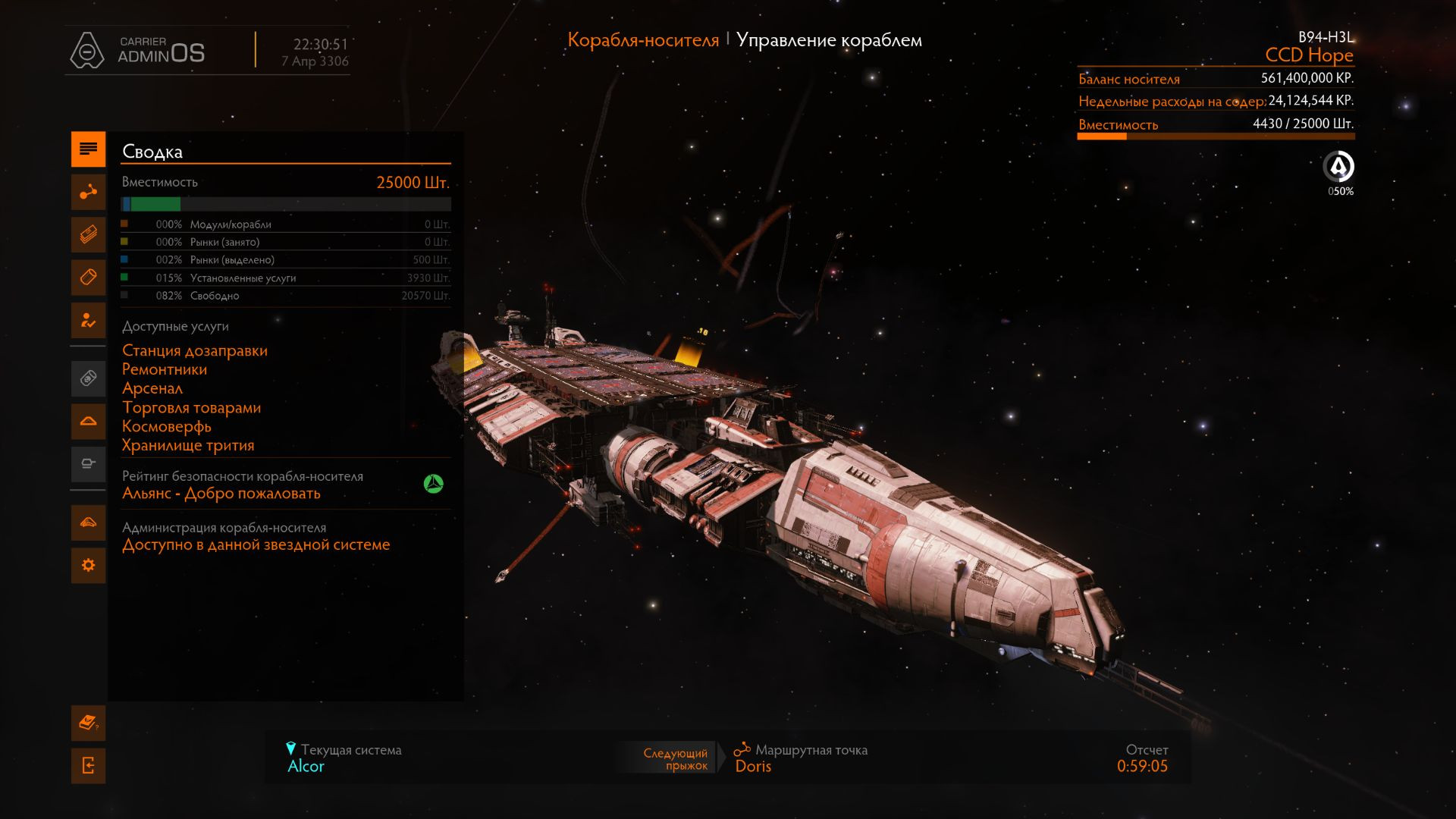Choose the grey module-on-stand icon tab
1456x819 pixels.
[x=88, y=463]
